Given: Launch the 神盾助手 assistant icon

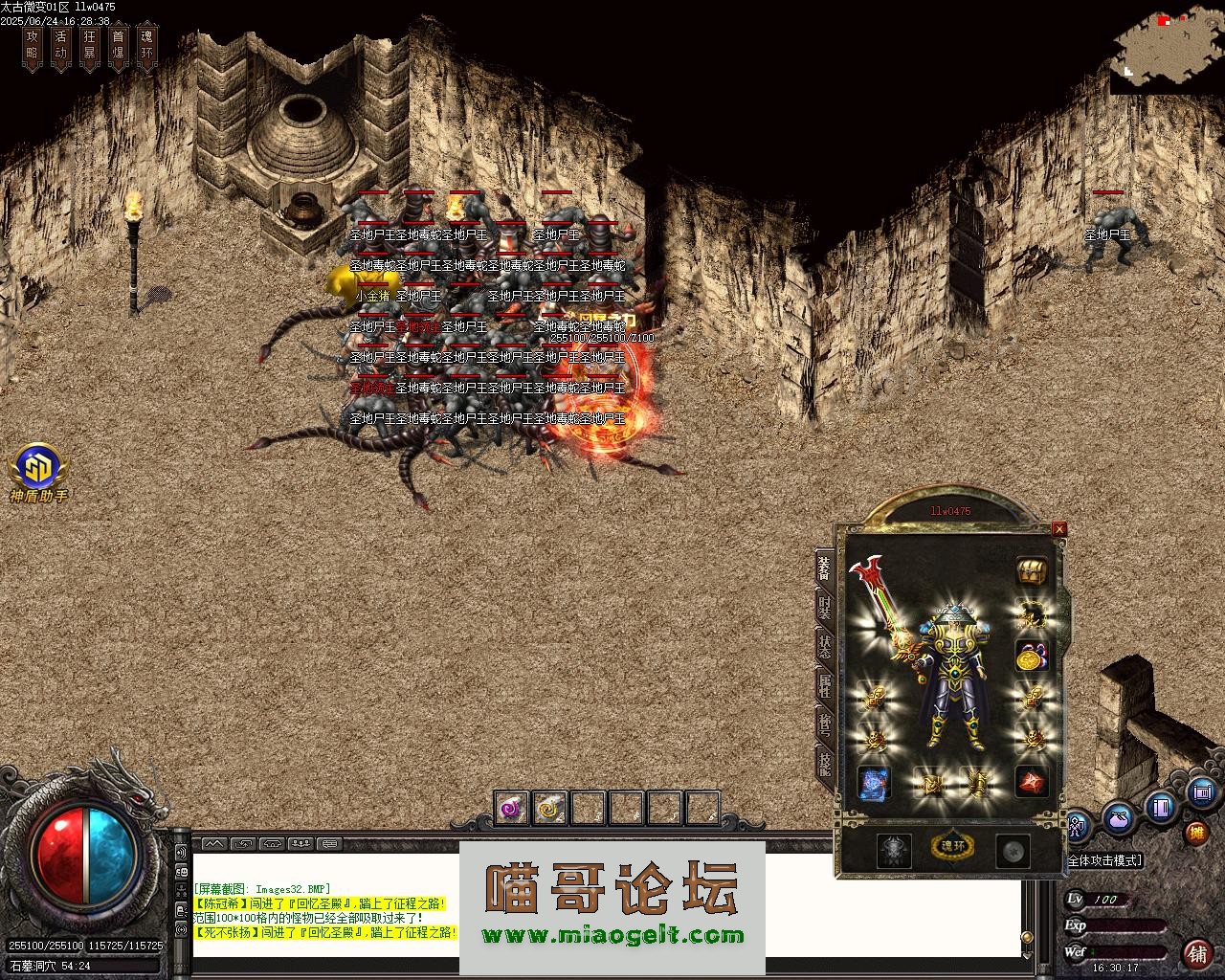Looking at the screenshot, I should click(x=38, y=471).
